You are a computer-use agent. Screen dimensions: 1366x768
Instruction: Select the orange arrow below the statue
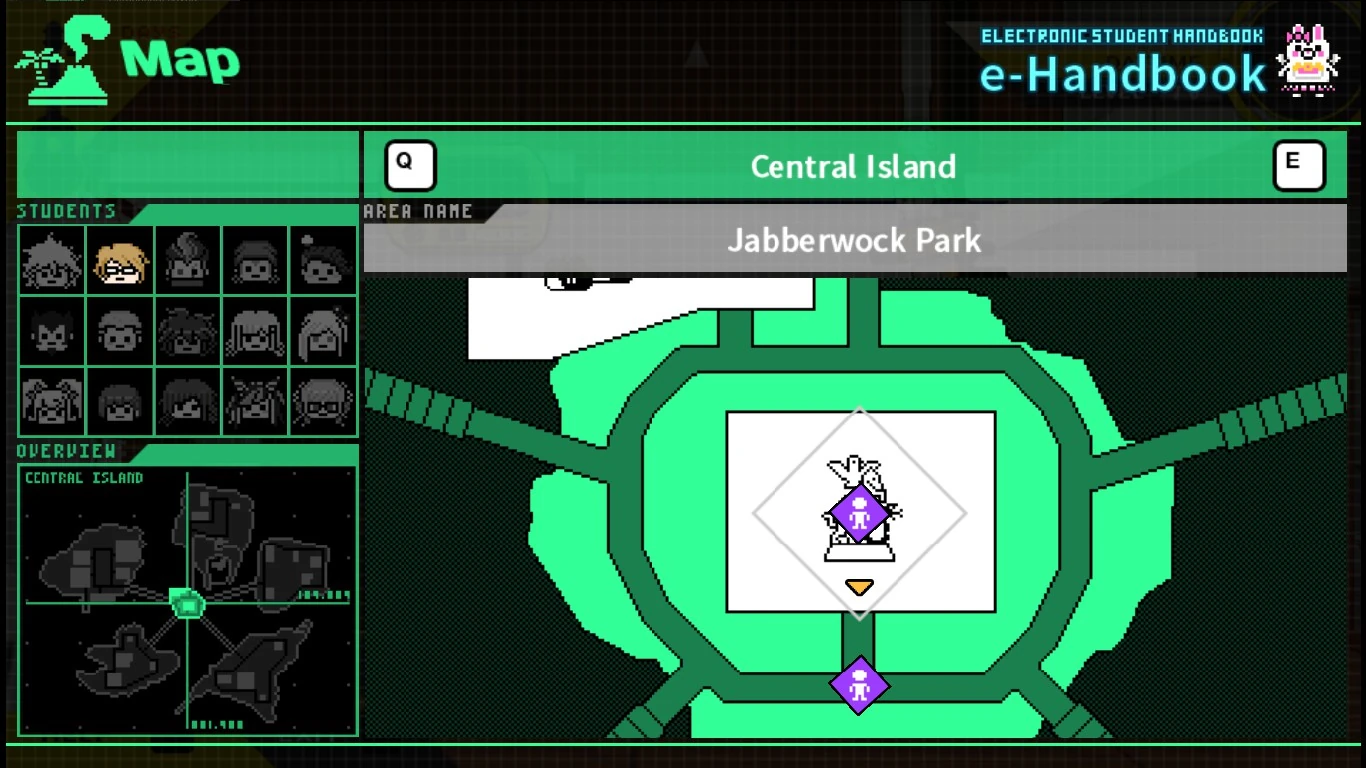pos(859,587)
